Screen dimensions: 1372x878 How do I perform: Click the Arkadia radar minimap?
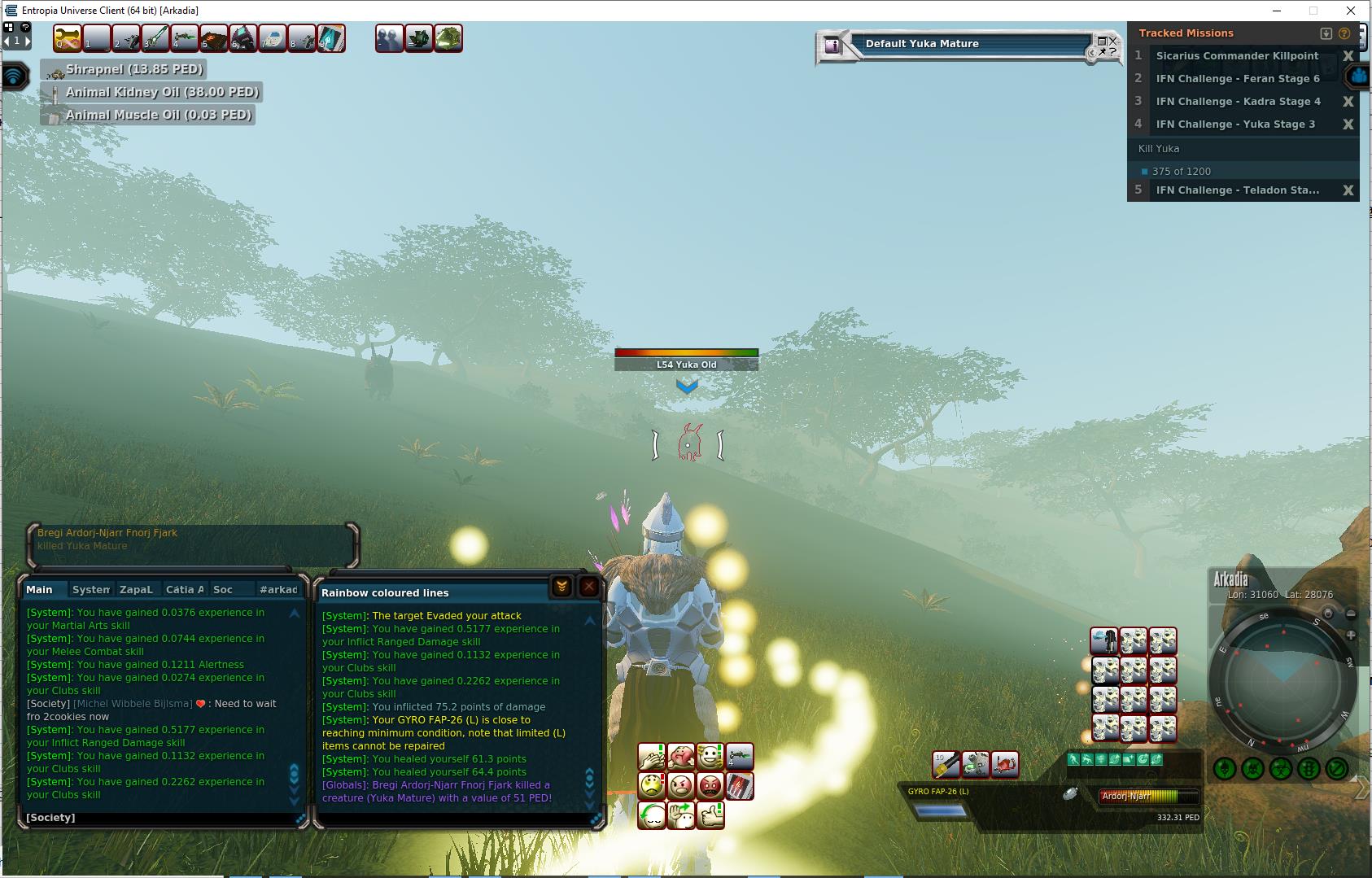point(1282,676)
